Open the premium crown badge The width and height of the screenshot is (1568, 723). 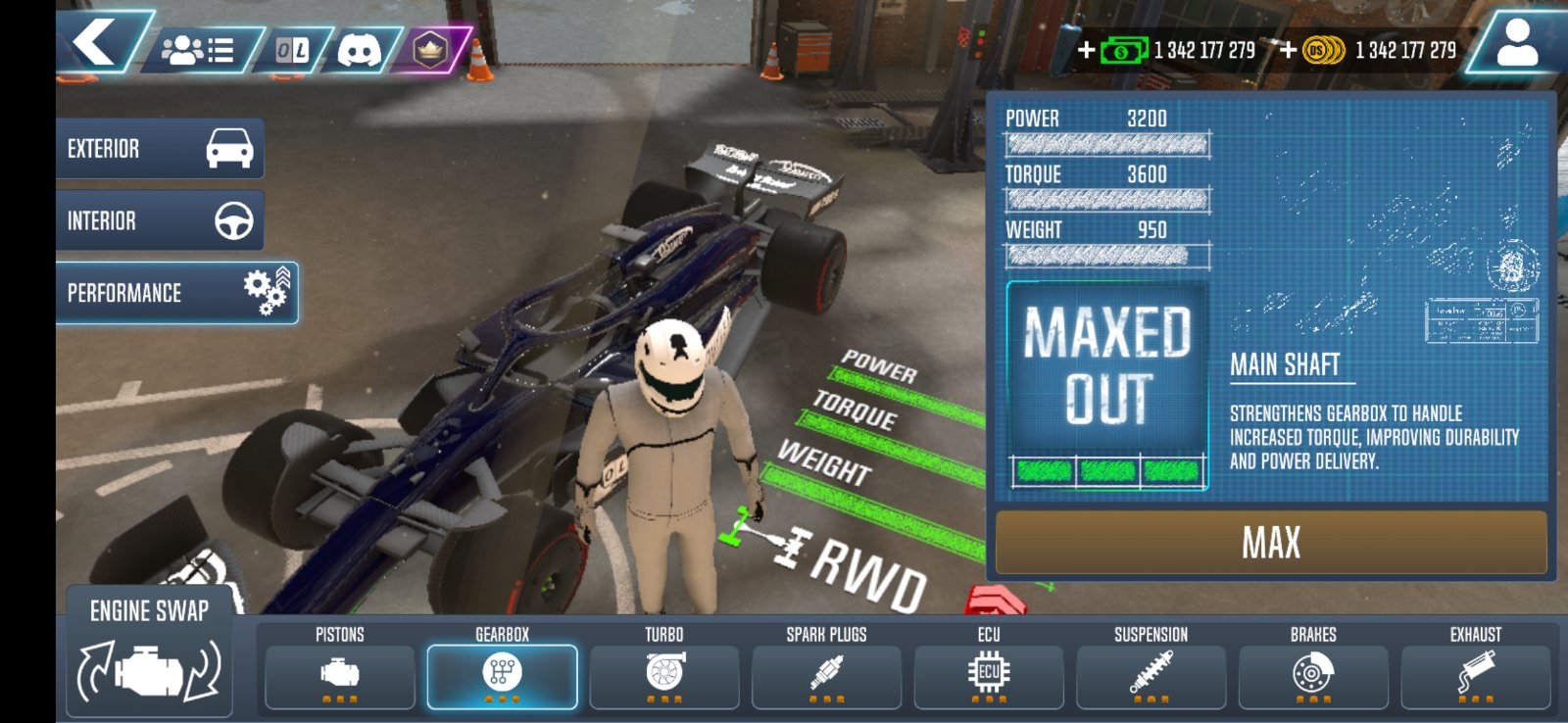(x=429, y=50)
